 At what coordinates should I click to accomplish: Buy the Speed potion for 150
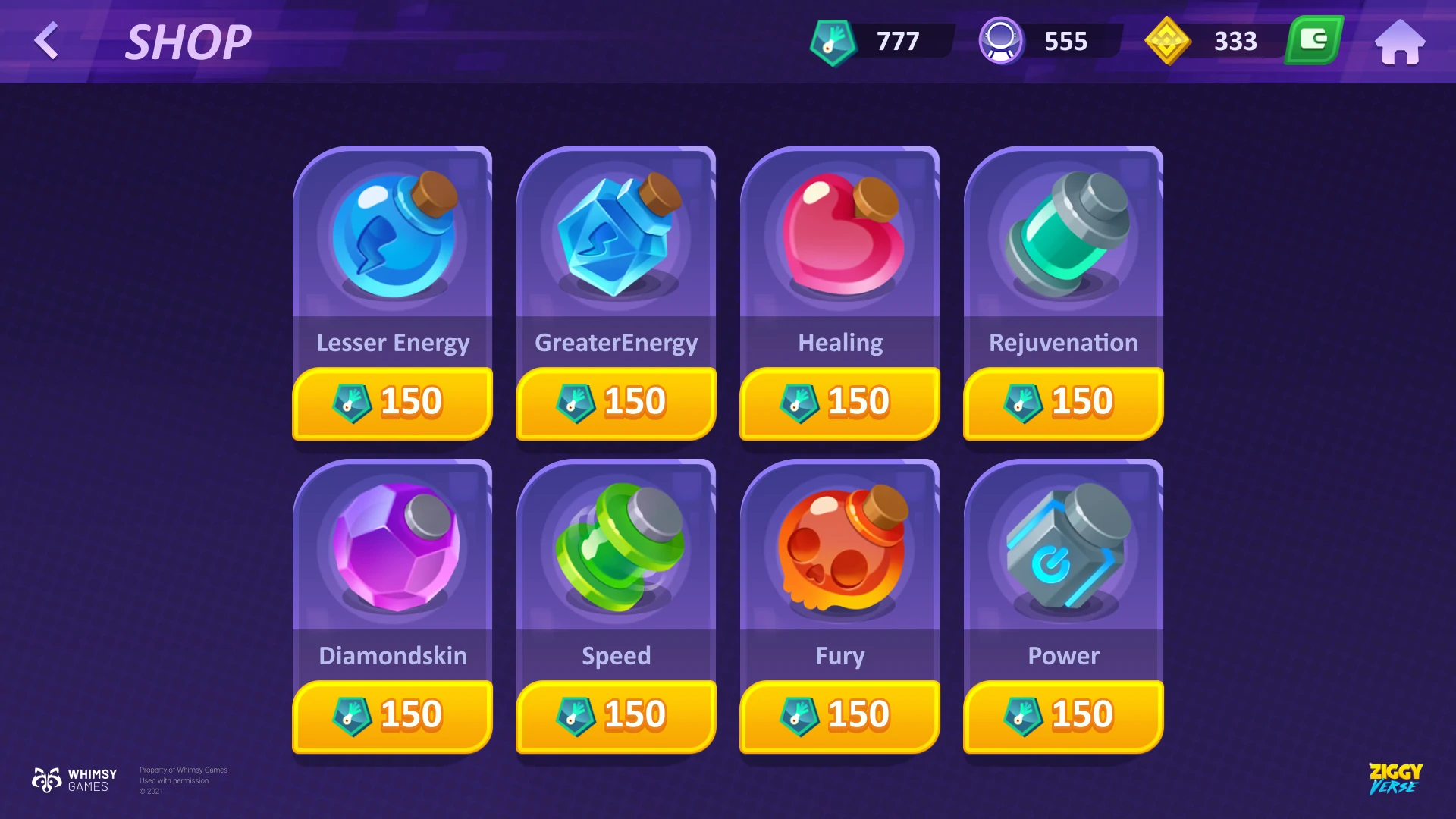pos(616,716)
